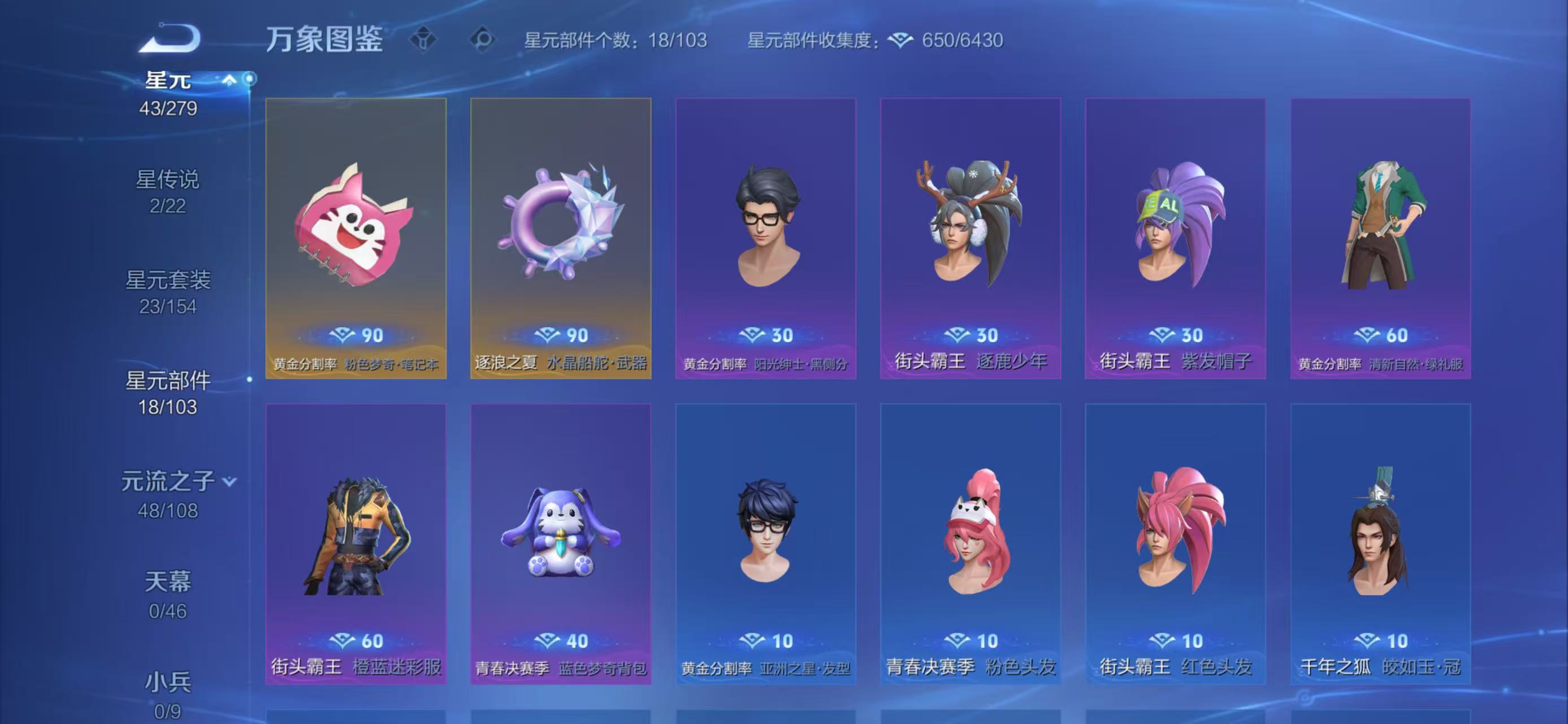The height and width of the screenshot is (724, 1568).
Task: Open the 紫发帽子 purple hair card
Action: point(1175,238)
